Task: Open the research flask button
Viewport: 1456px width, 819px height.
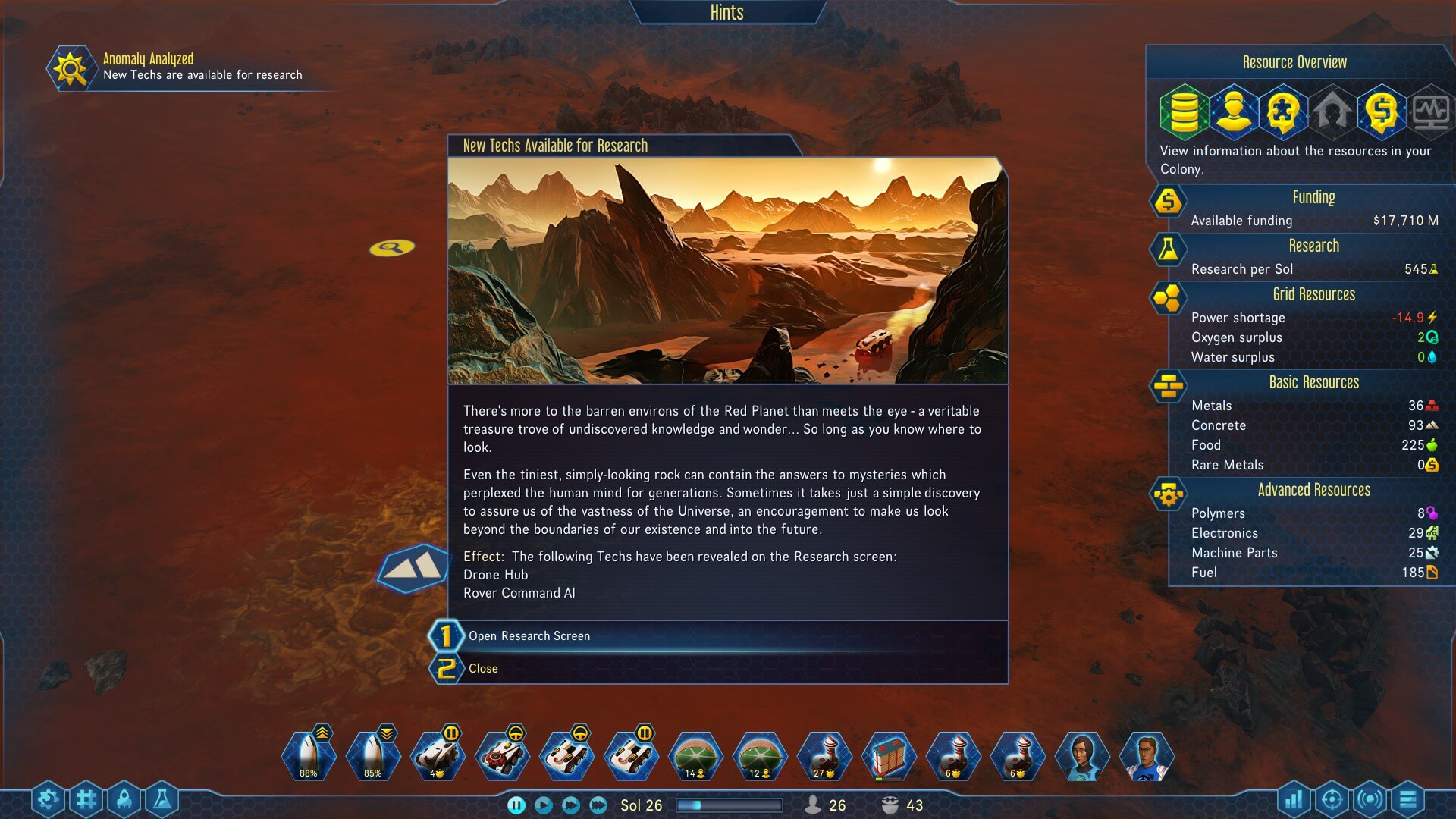Action: point(162,799)
